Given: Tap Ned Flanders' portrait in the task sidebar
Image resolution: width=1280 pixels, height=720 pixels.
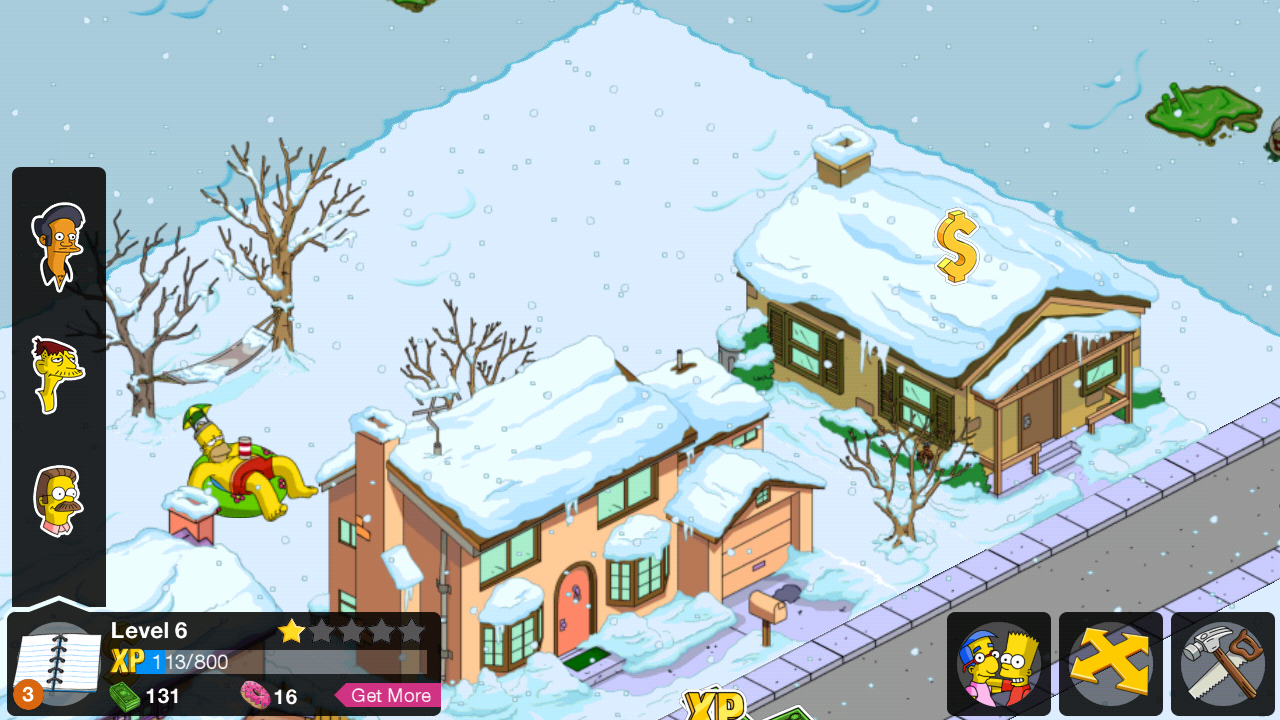Looking at the screenshot, I should pyautogui.click(x=58, y=502).
